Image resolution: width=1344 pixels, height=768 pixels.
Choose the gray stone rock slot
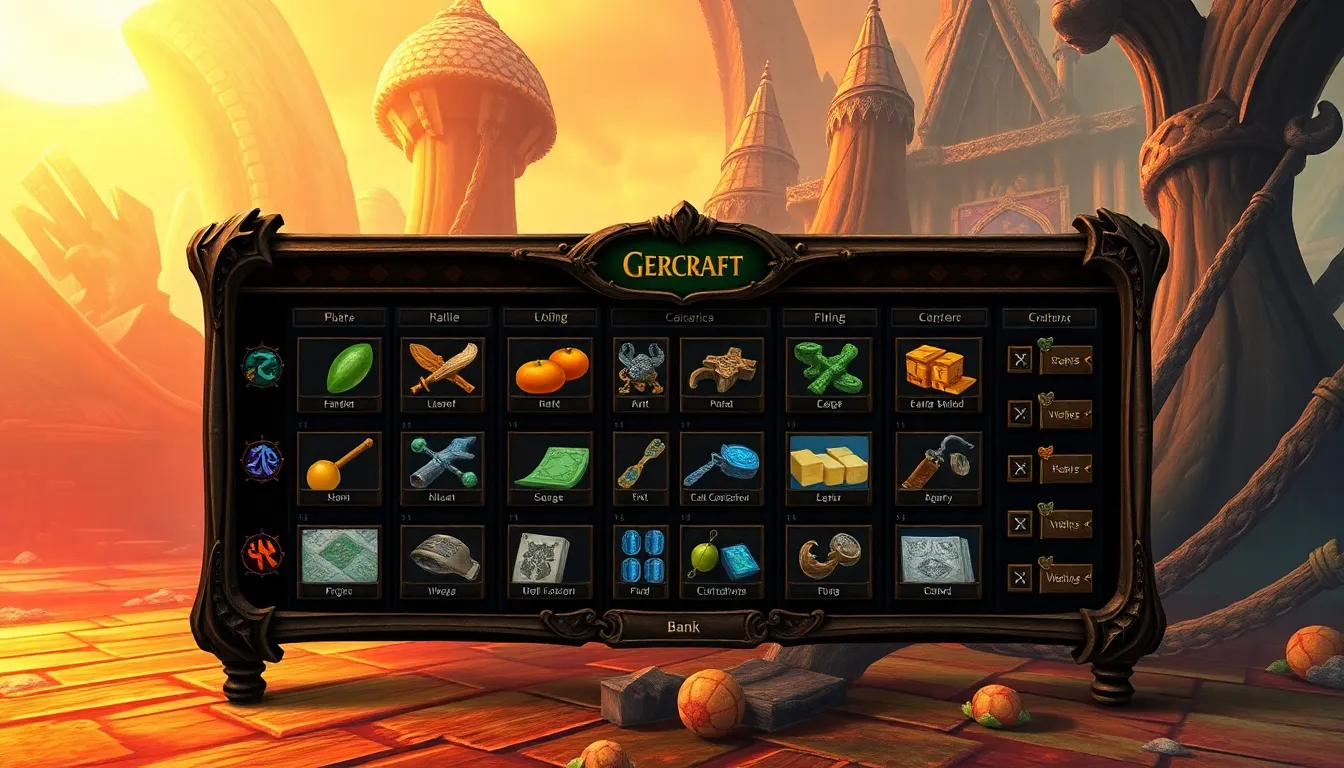point(442,557)
